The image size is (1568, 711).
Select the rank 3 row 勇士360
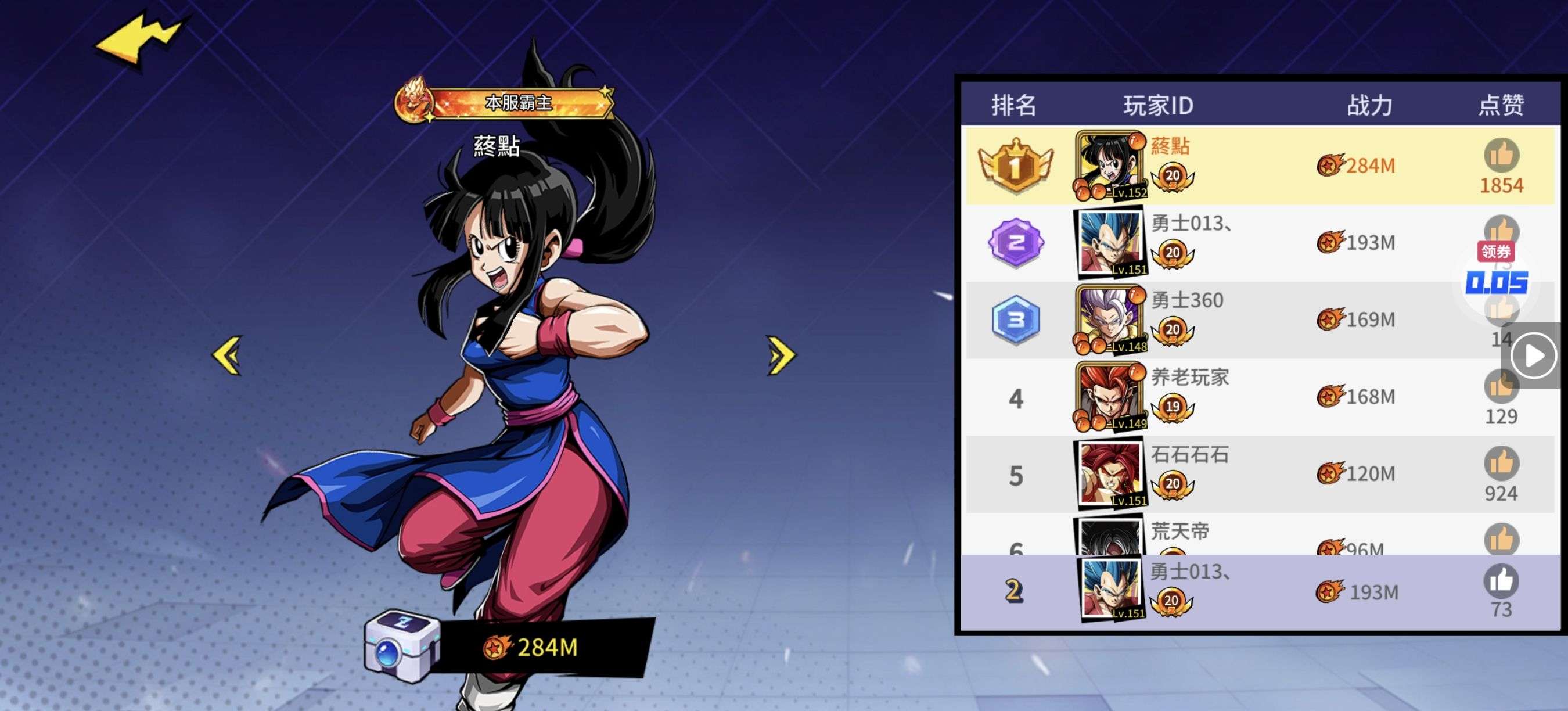[1260, 320]
